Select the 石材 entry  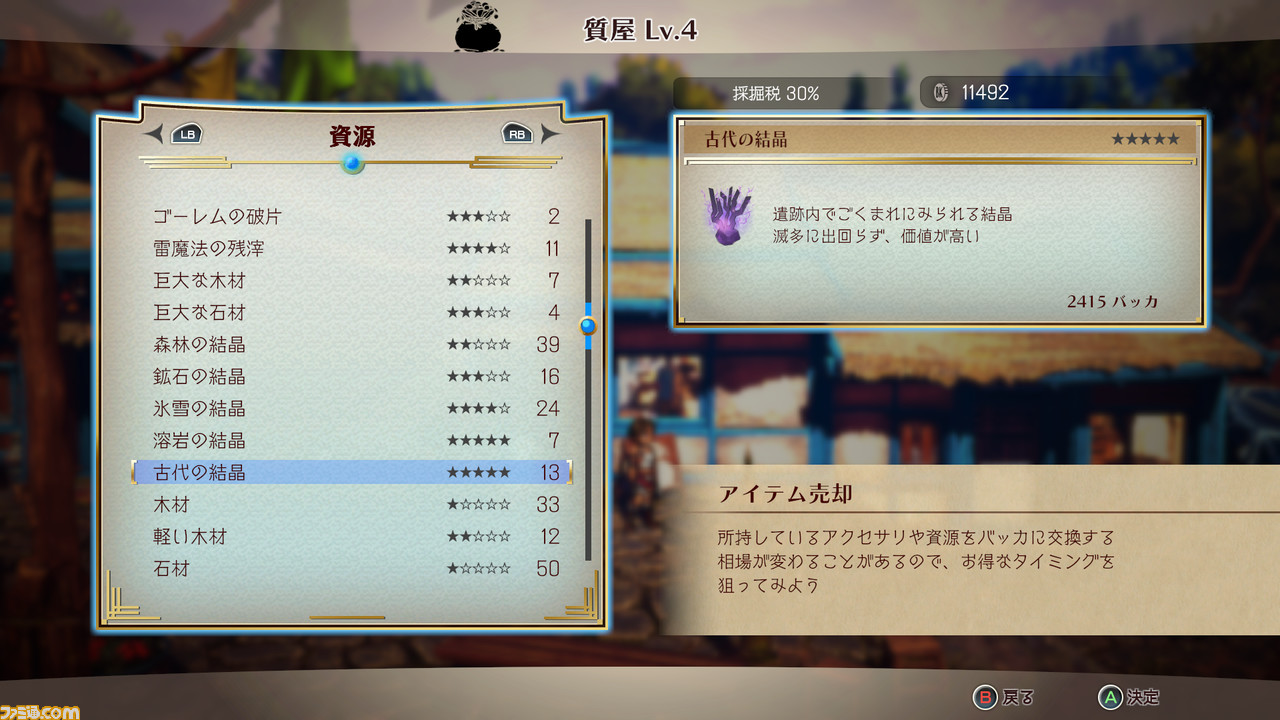point(350,568)
